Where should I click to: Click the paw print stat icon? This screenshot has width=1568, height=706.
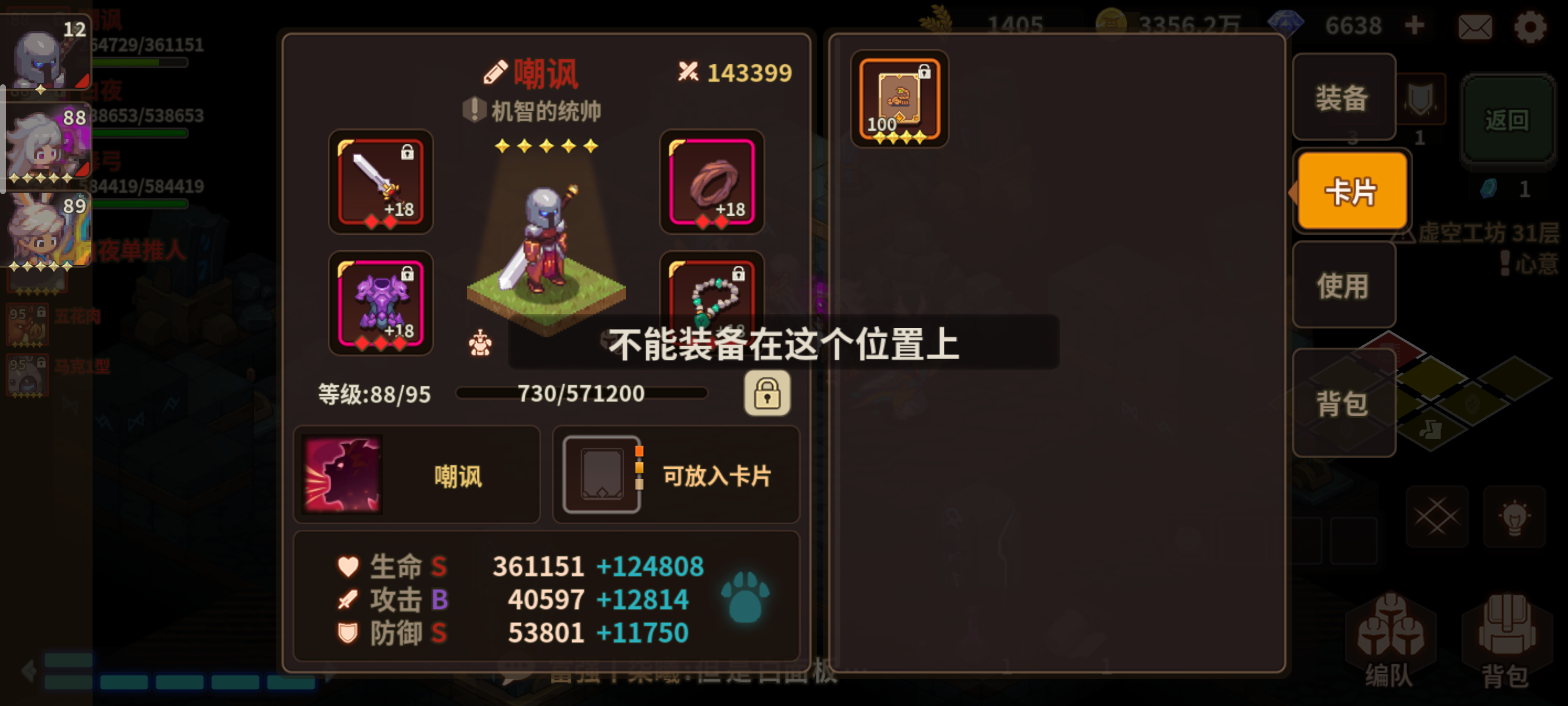coord(747,598)
